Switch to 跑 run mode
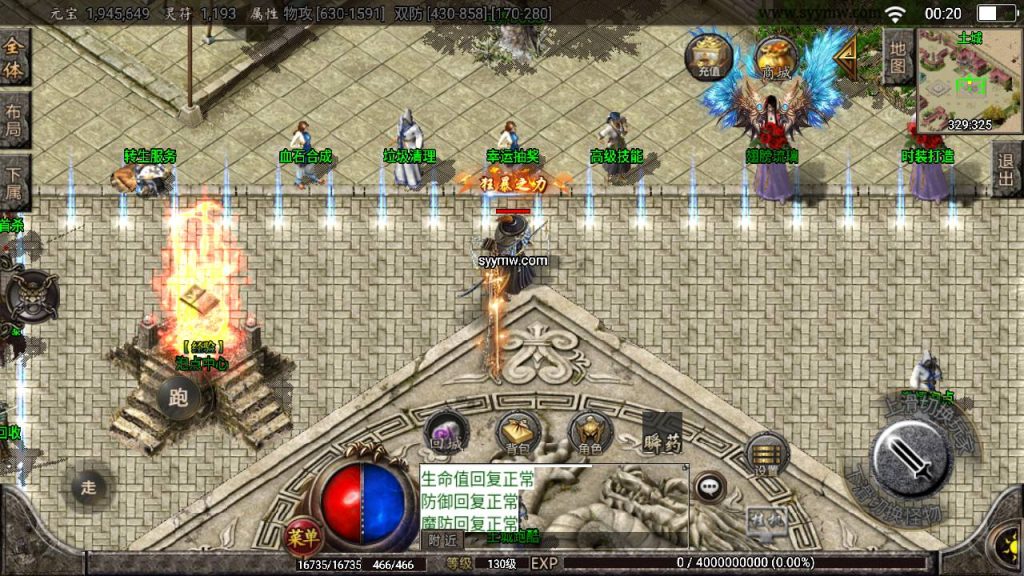Image resolution: width=1024 pixels, height=576 pixels. 179,399
